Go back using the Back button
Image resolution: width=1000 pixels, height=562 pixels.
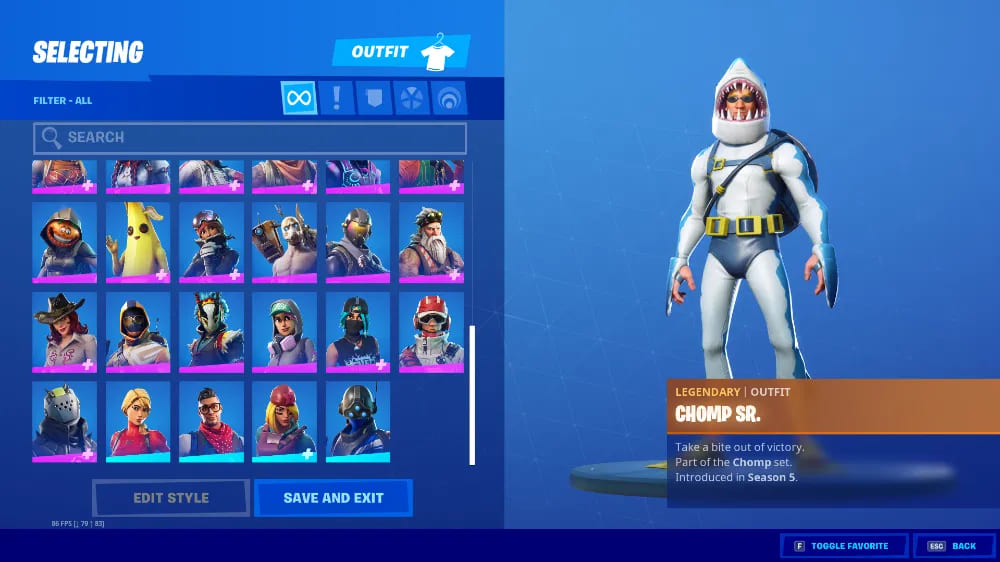click(x=953, y=546)
